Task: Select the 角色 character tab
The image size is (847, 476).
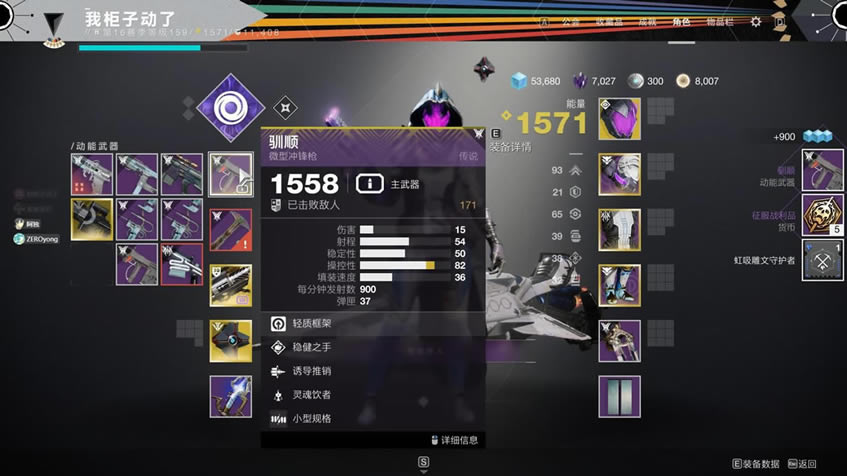Action: coord(681,21)
